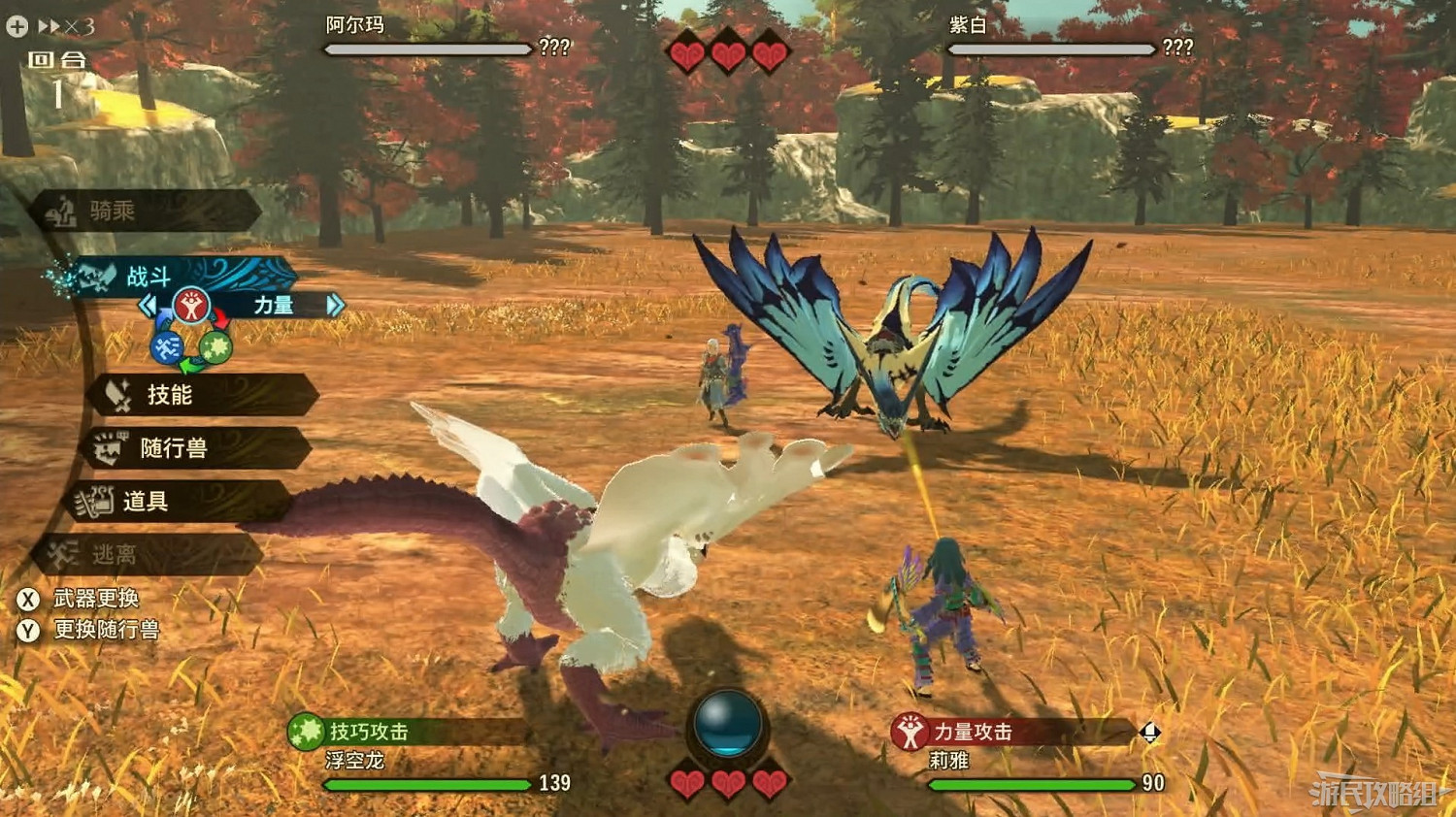Click the right arrow beside 力量
1456x817 pixels.
[x=335, y=303]
